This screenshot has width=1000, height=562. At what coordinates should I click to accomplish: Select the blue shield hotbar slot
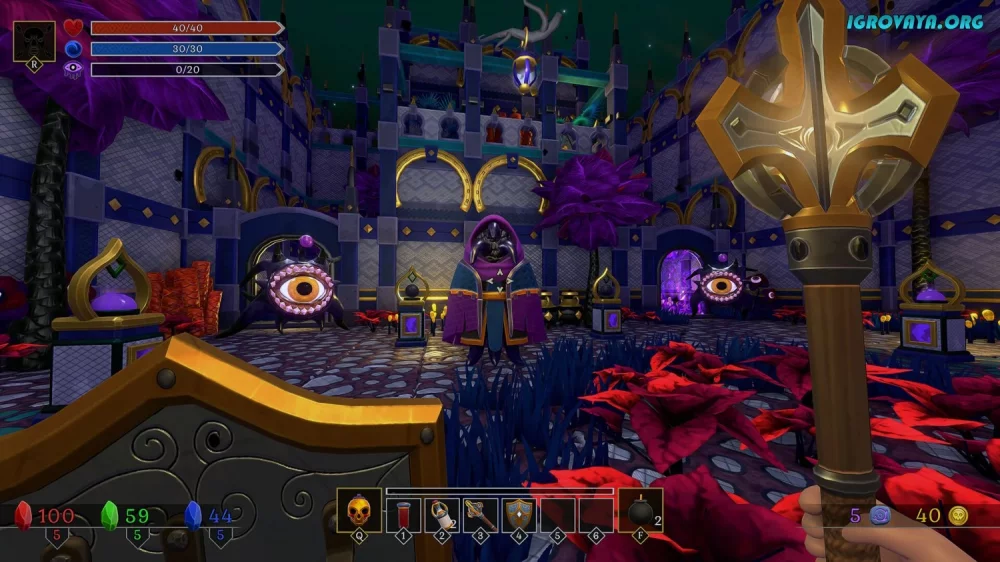(518, 514)
